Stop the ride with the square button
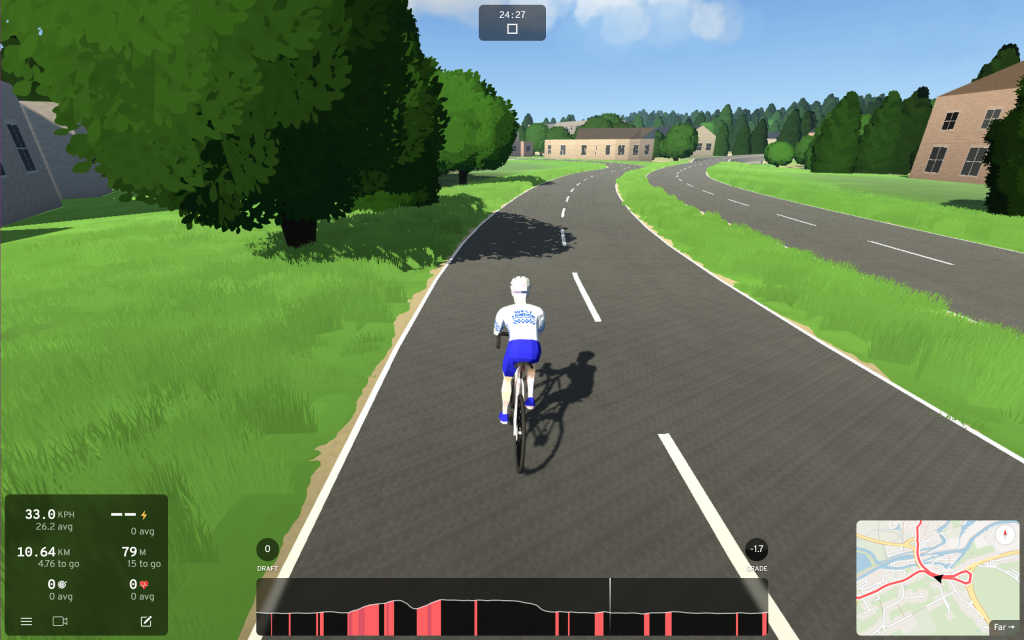Image resolution: width=1024 pixels, height=640 pixels. [512, 29]
